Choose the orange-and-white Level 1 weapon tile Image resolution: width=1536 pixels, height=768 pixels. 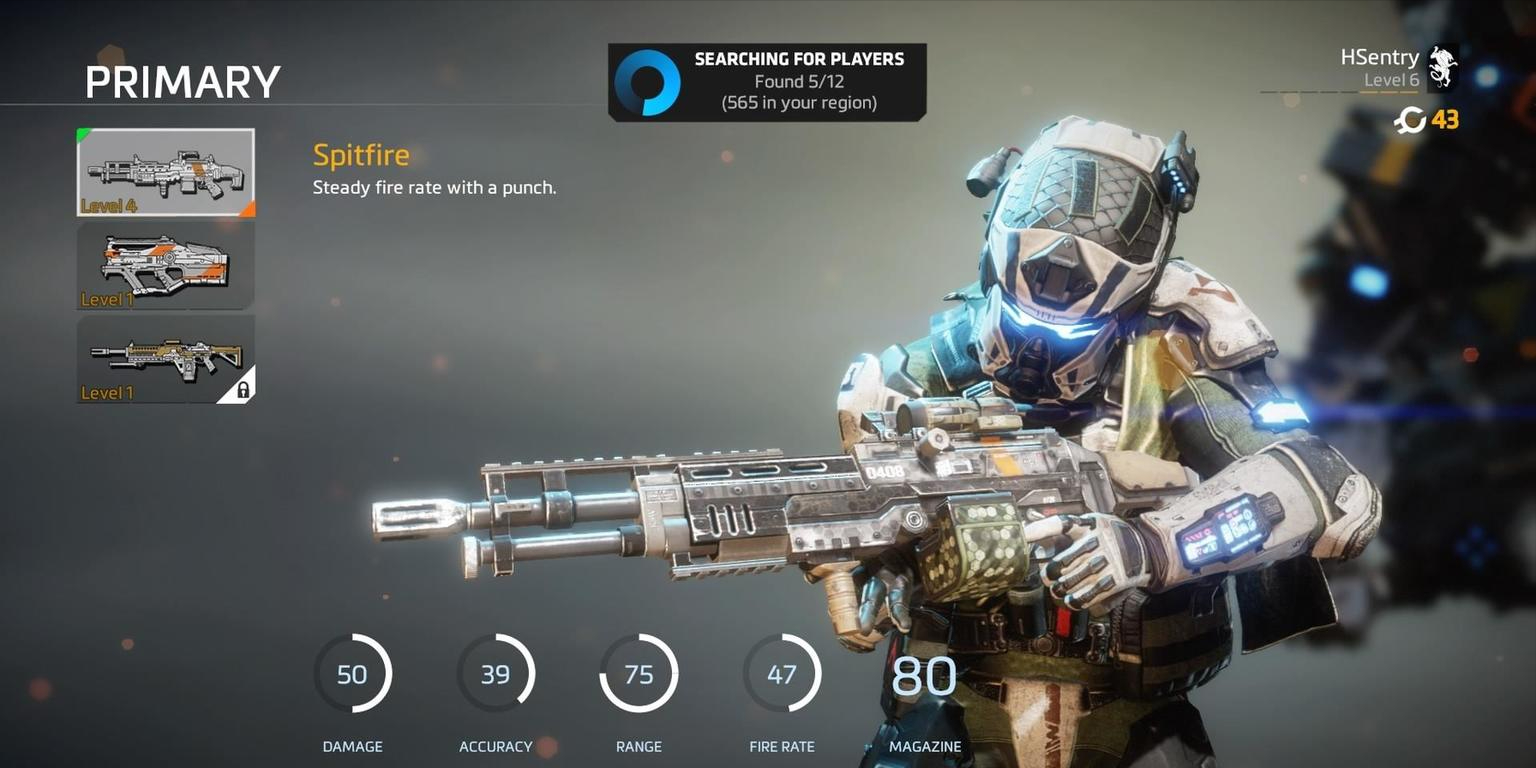(x=166, y=266)
